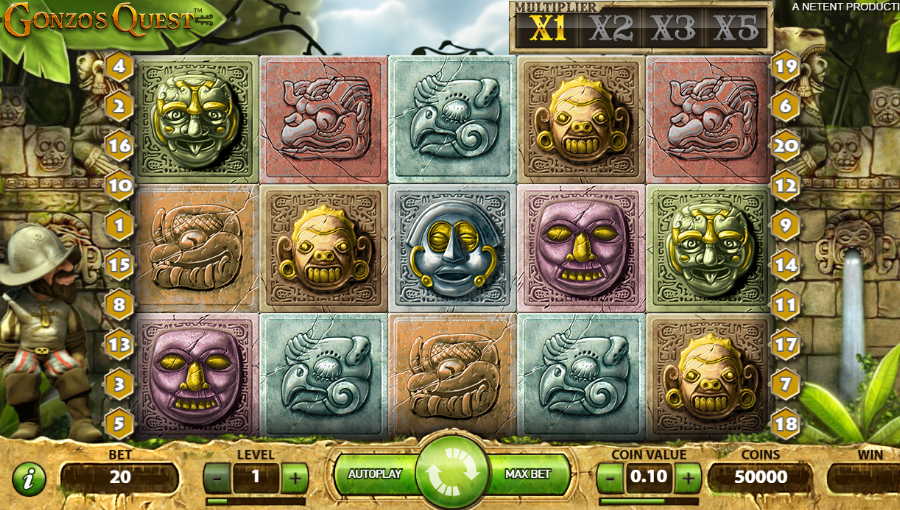This screenshot has height=510, width=900.
Task: Raise the Coin Value
Action: (687, 478)
